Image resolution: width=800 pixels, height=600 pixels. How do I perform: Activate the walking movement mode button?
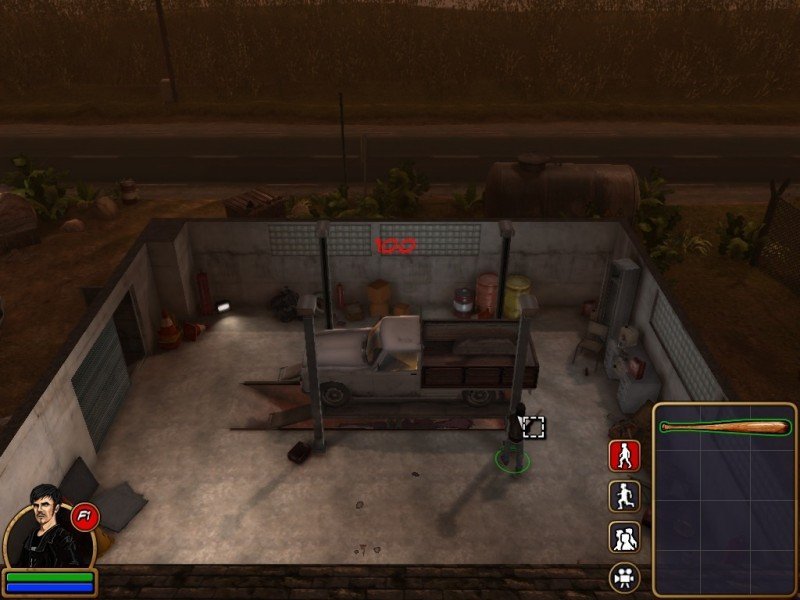click(624, 456)
